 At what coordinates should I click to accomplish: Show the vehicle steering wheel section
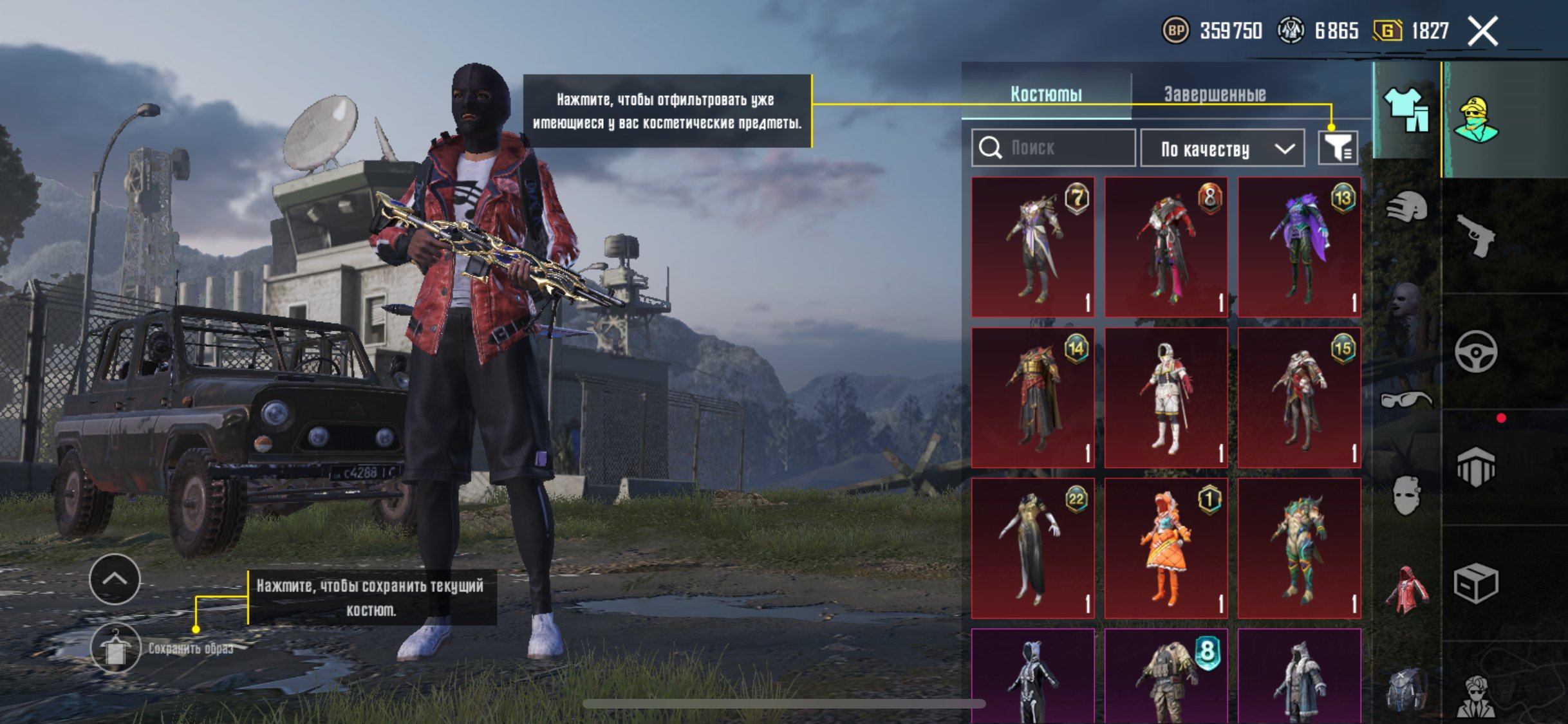pos(1475,351)
